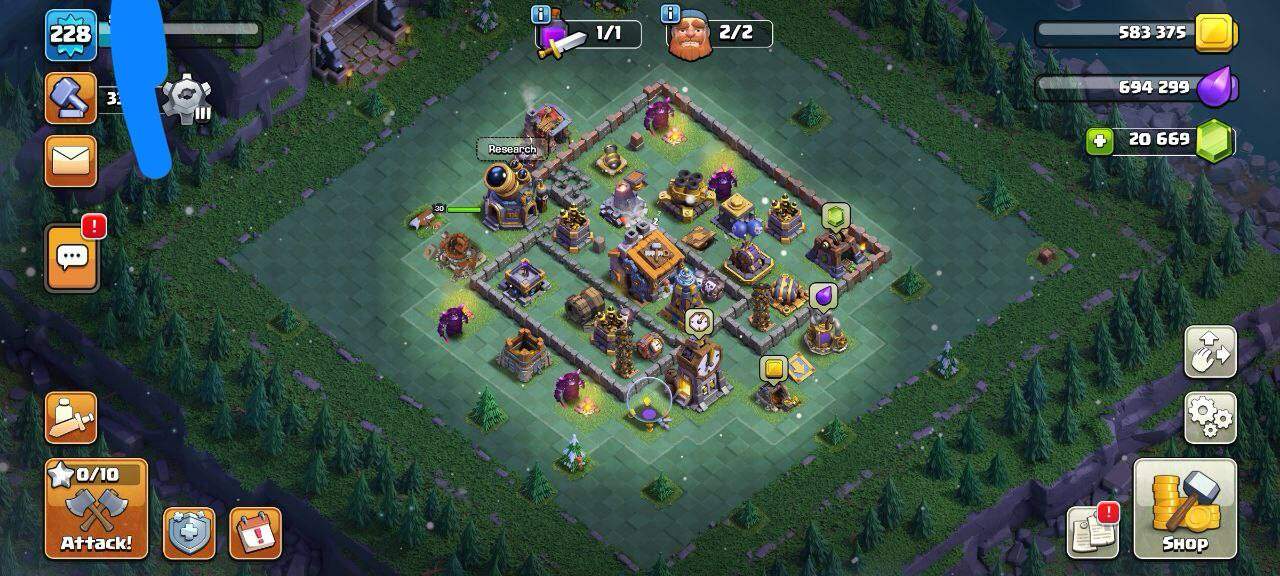Collect the green gem bubble
This screenshot has height=576, width=1280.
click(835, 216)
